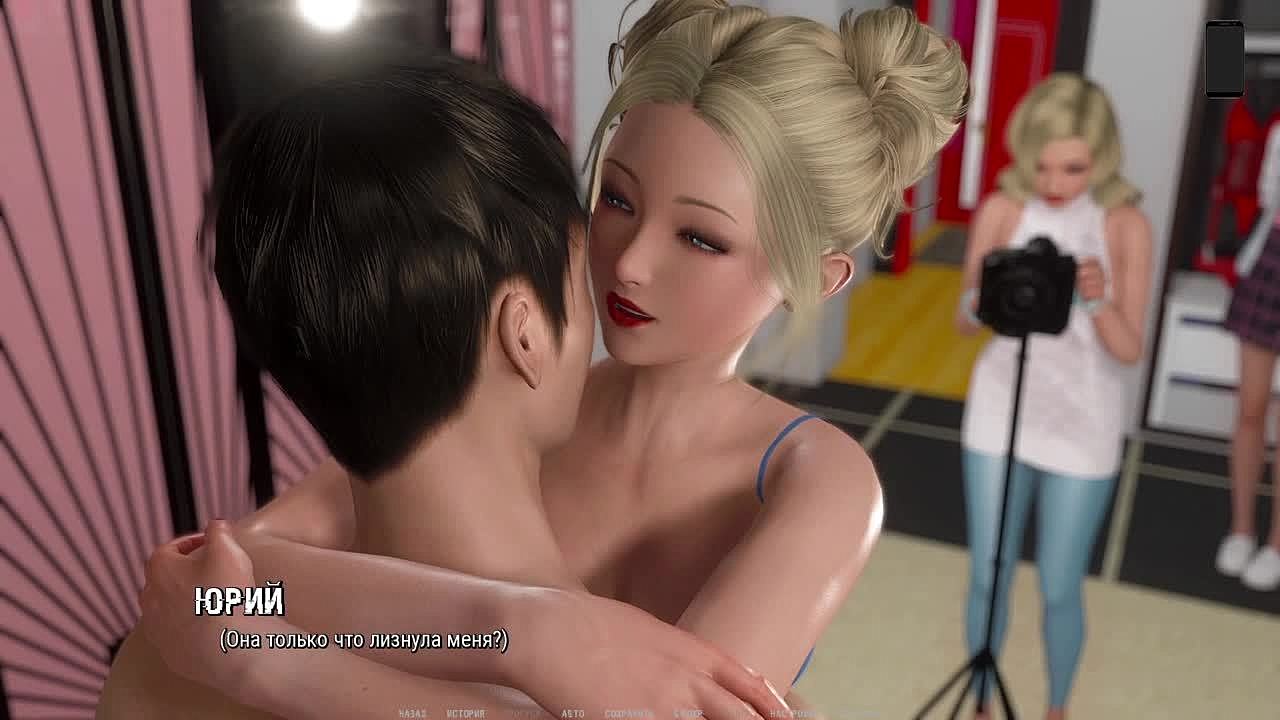This screenshot has width=1280, height=720.
Task: Open the Сохранить save menu
Action: click(x=628, y=714)
